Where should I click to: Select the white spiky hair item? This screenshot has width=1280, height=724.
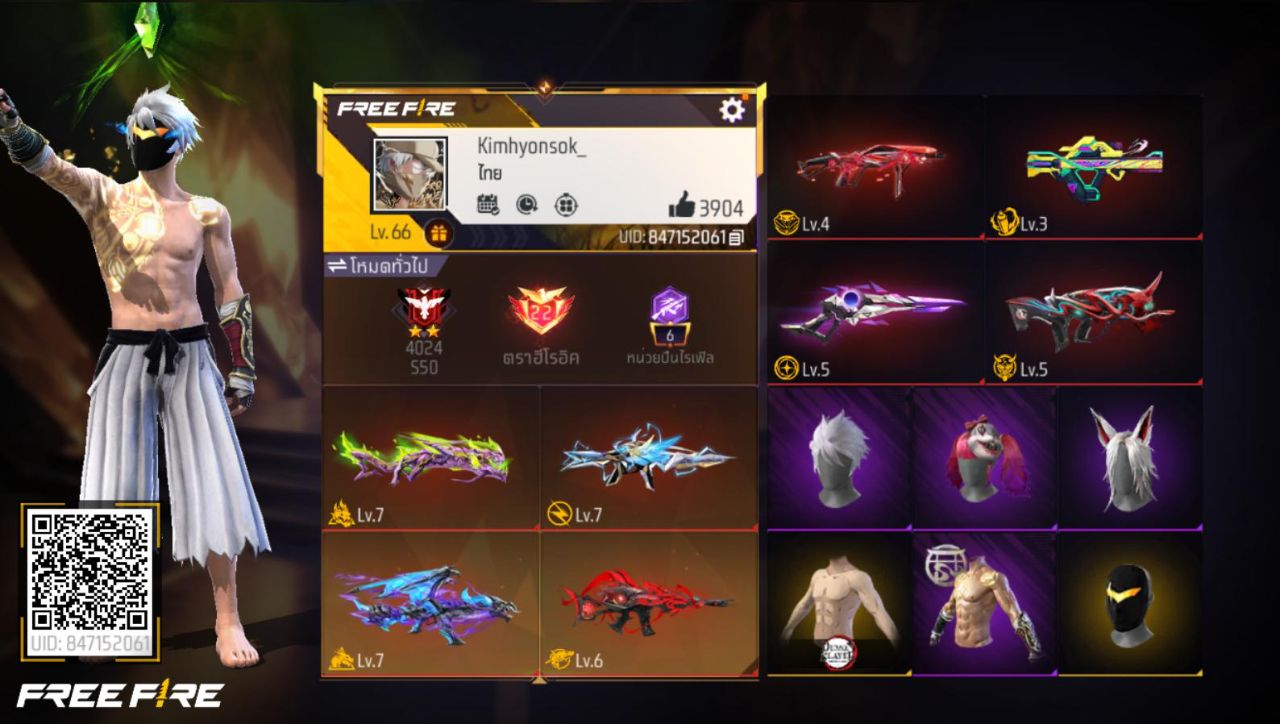(838, 456)
